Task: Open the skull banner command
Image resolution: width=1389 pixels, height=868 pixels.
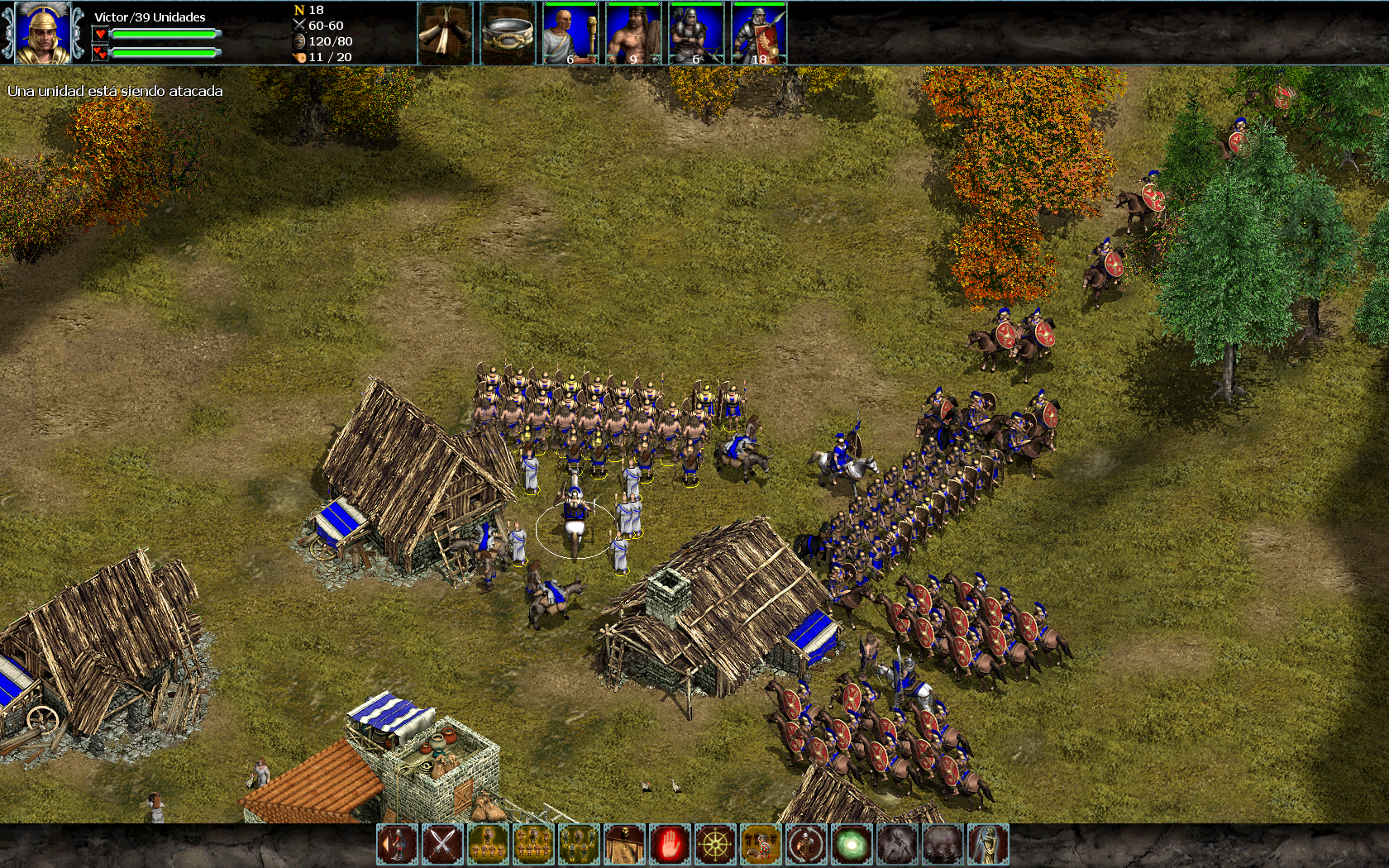Action: (624, 845)
